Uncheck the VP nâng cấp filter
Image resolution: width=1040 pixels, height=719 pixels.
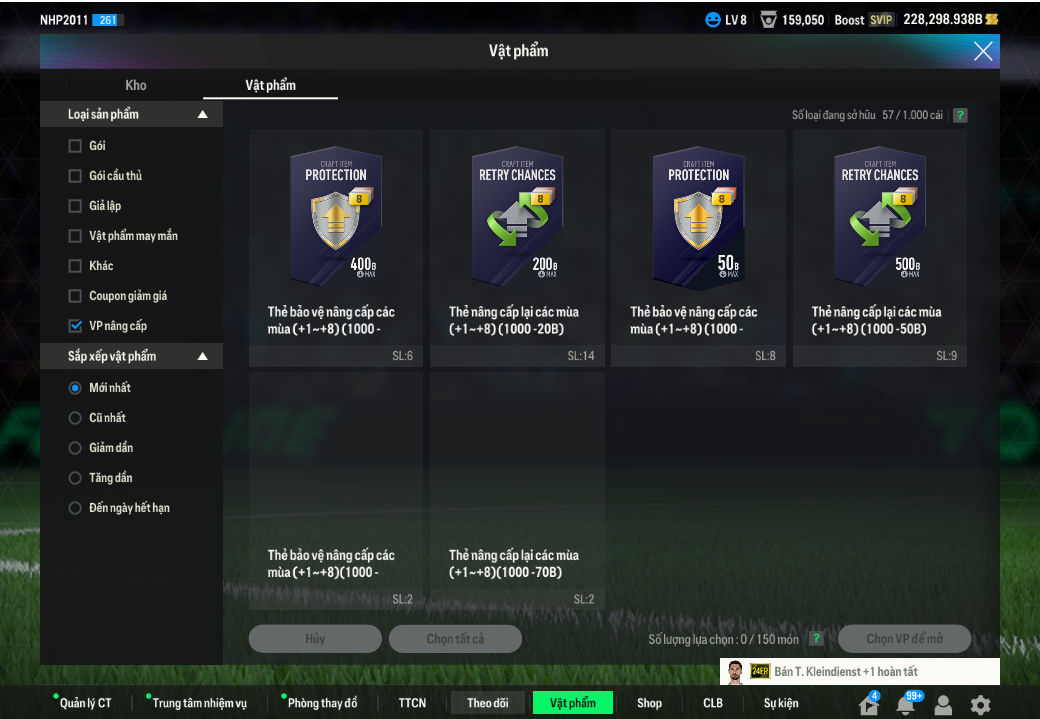tap(75, 326)
